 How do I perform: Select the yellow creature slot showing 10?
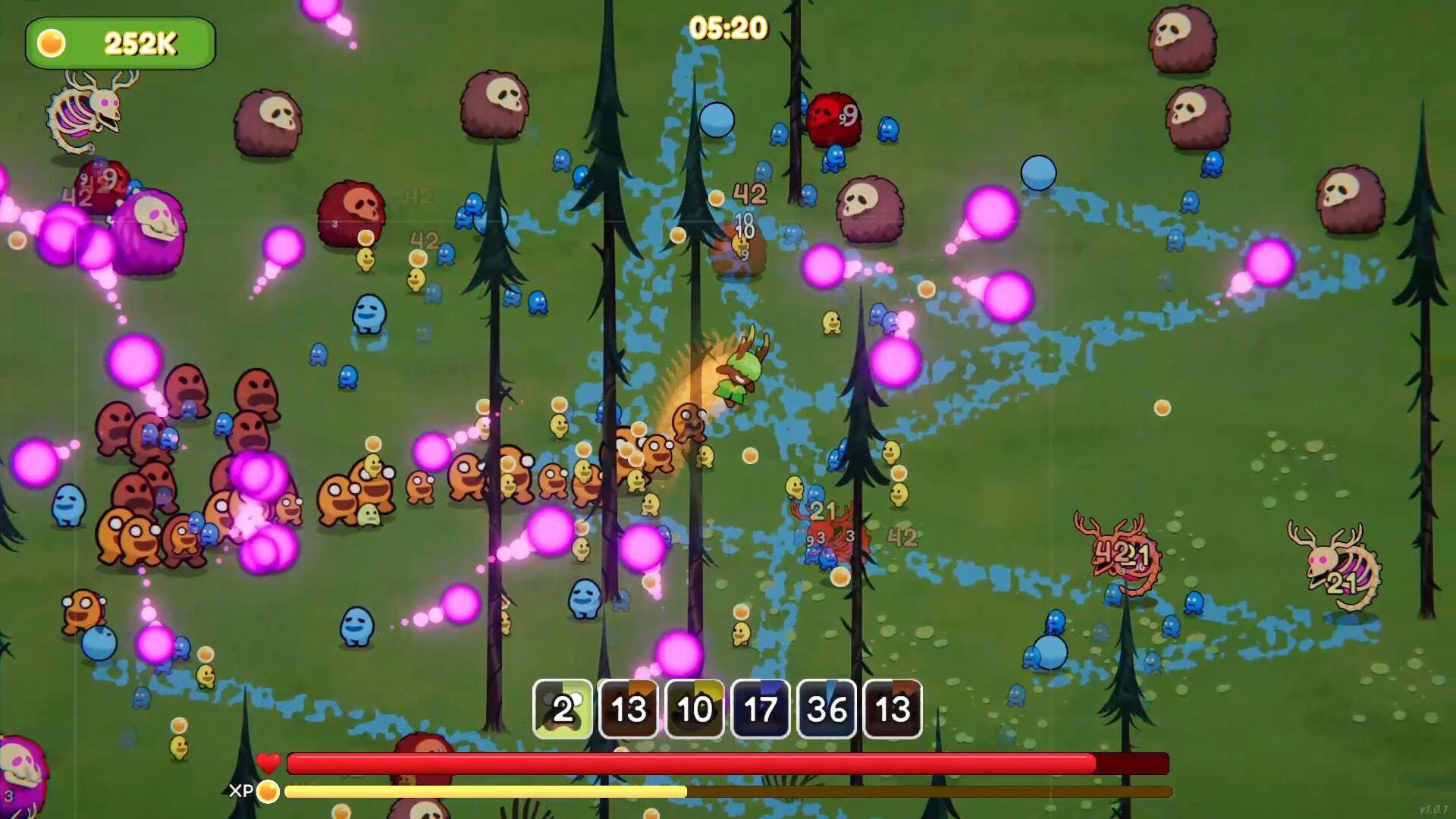tap(695, 711)
